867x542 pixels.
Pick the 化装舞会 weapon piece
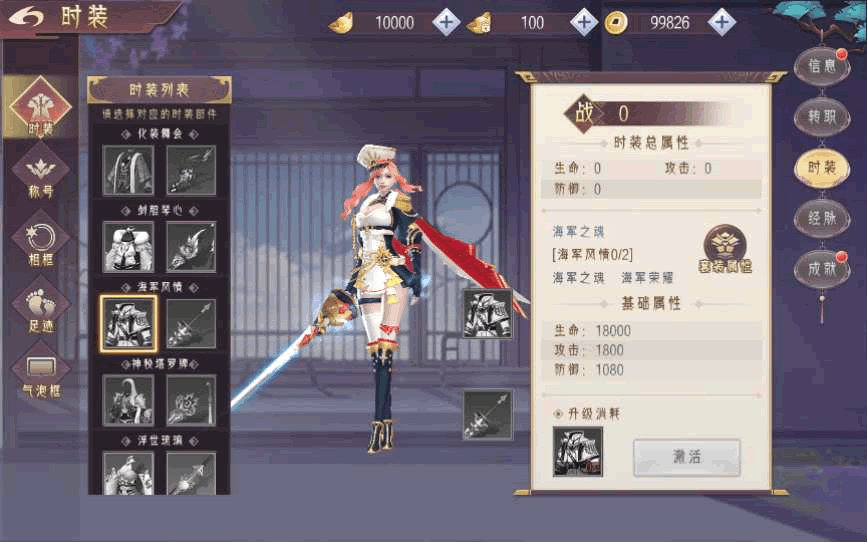[191, 170]
